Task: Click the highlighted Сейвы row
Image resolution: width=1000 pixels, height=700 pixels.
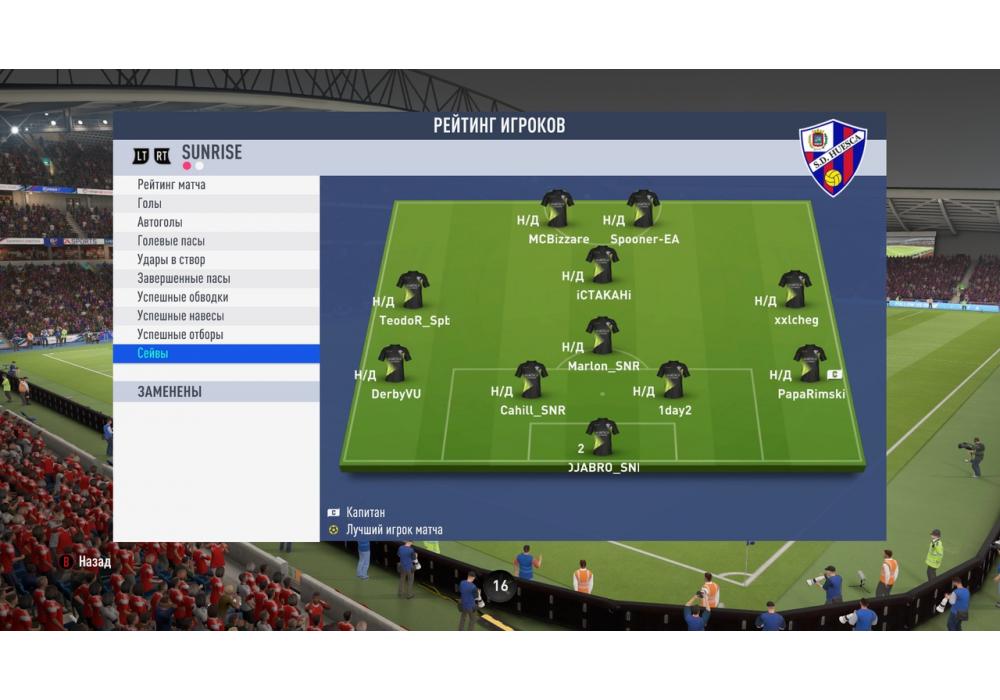Action: (x=217, y=354)
